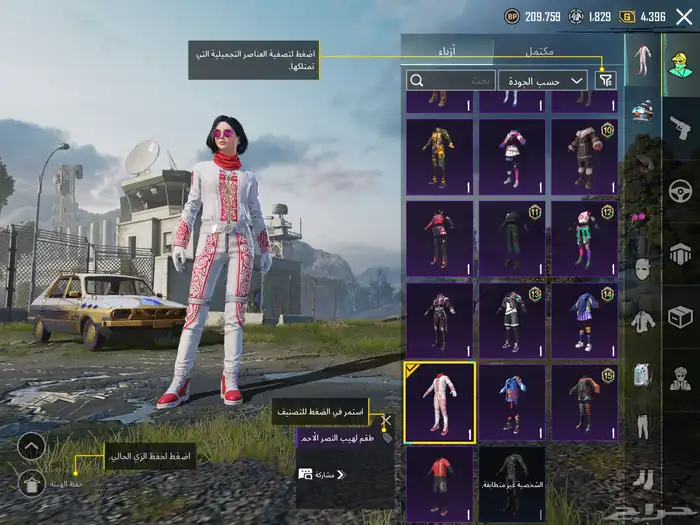Show the pants clothing subcategory
This screenshot has width=700, height=525.
tap(642, 425)
